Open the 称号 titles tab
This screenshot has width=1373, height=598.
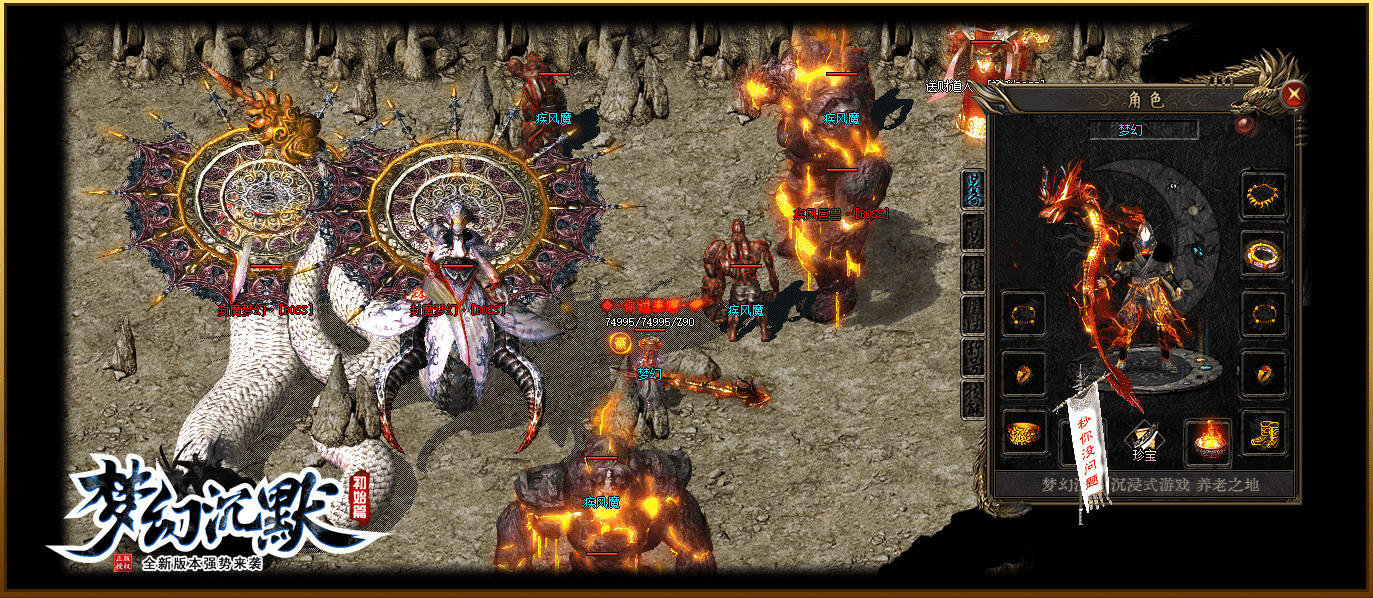(972, 356)
